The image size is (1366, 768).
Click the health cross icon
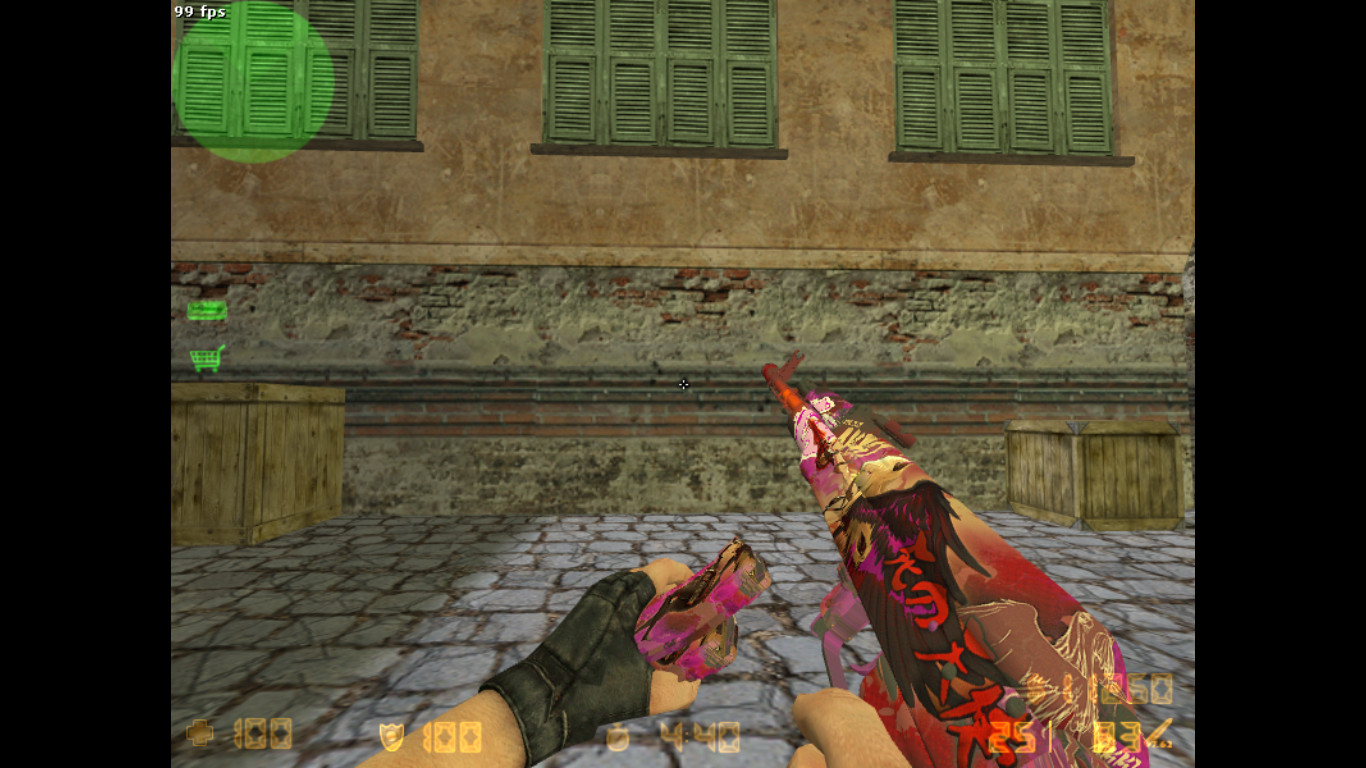(x=198, y=734)
